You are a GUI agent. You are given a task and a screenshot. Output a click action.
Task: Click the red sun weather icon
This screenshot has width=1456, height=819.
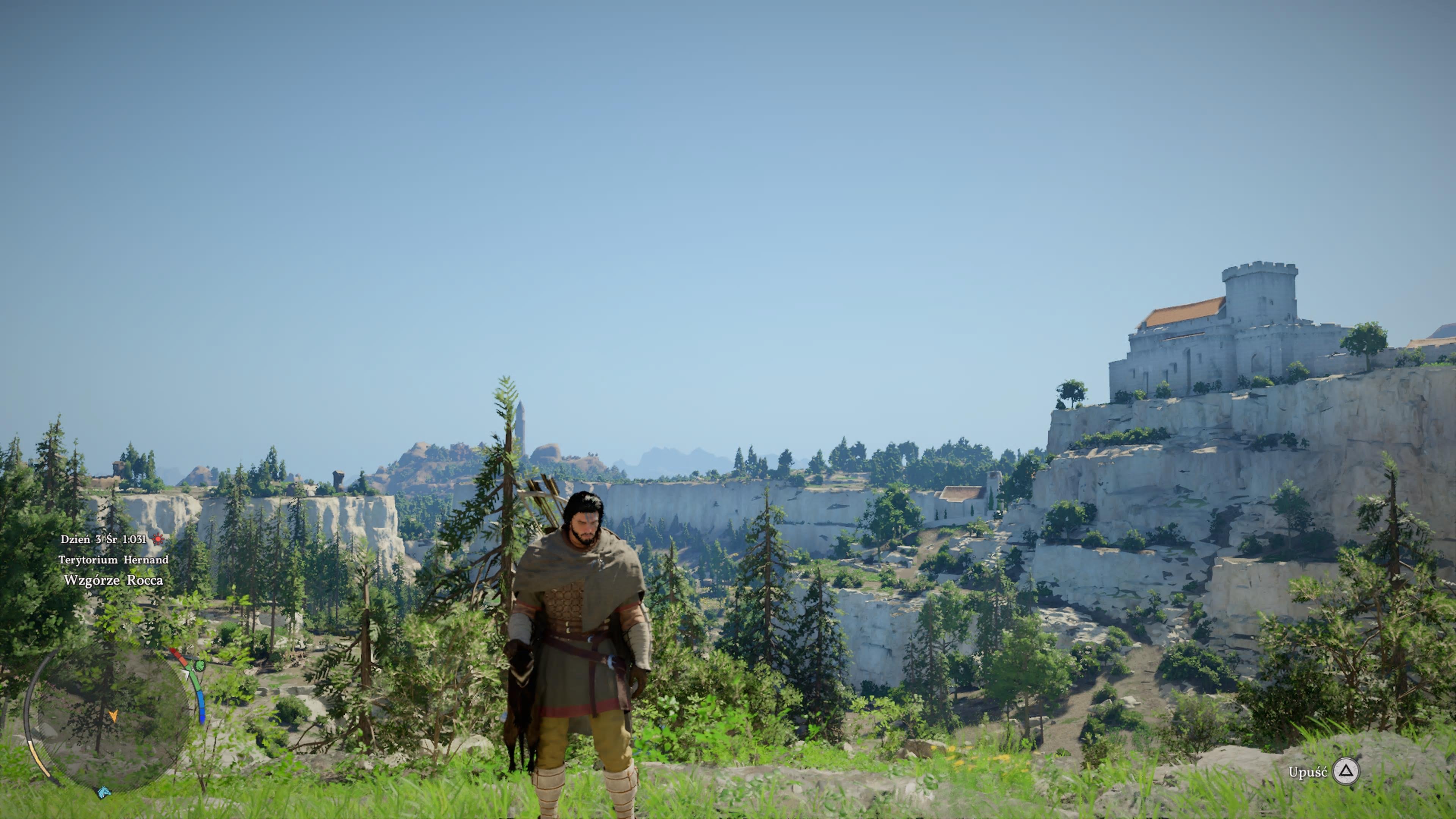[x=158, y=539]
